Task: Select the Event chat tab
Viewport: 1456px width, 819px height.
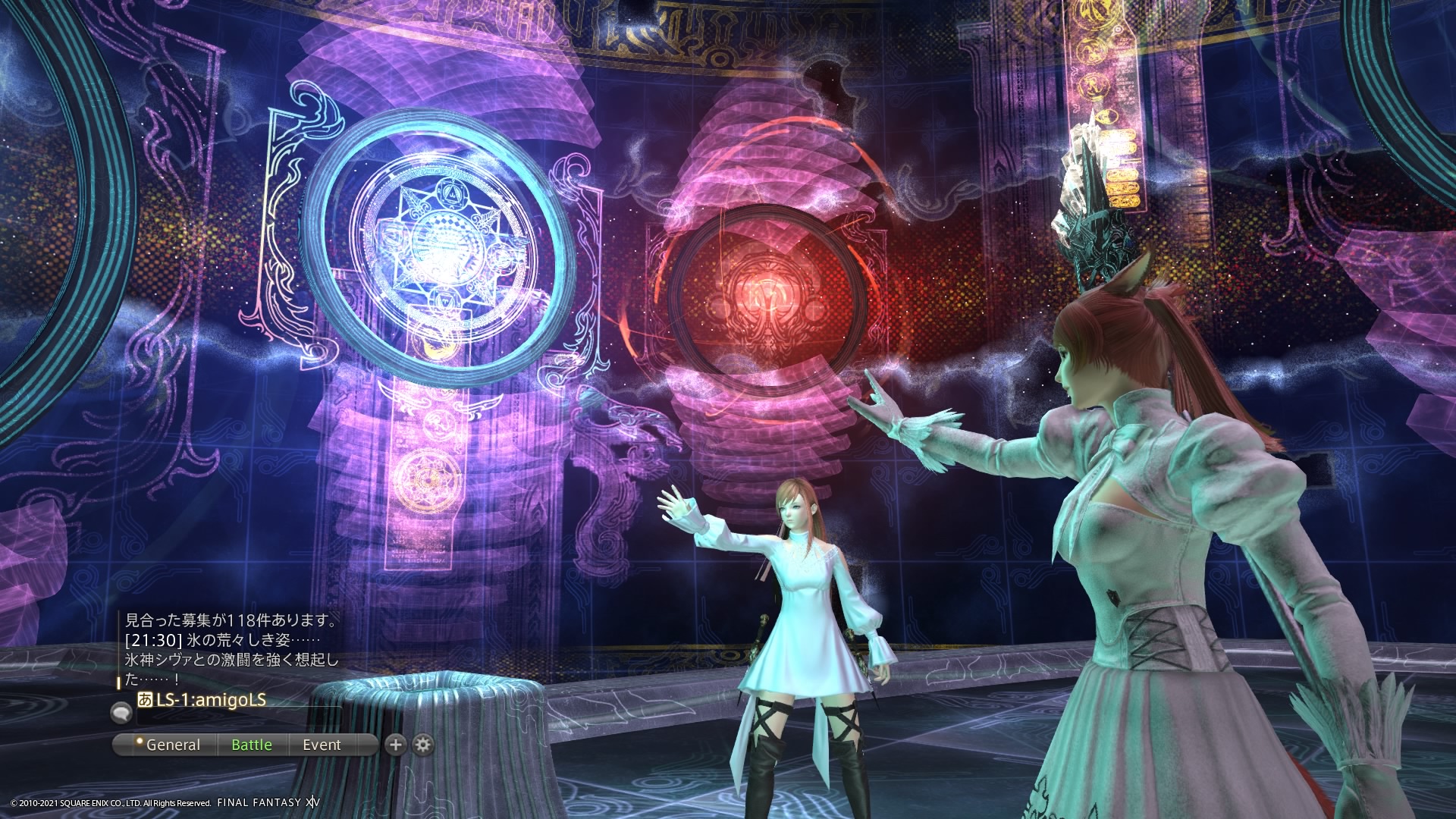Action: tap(322, 745)
